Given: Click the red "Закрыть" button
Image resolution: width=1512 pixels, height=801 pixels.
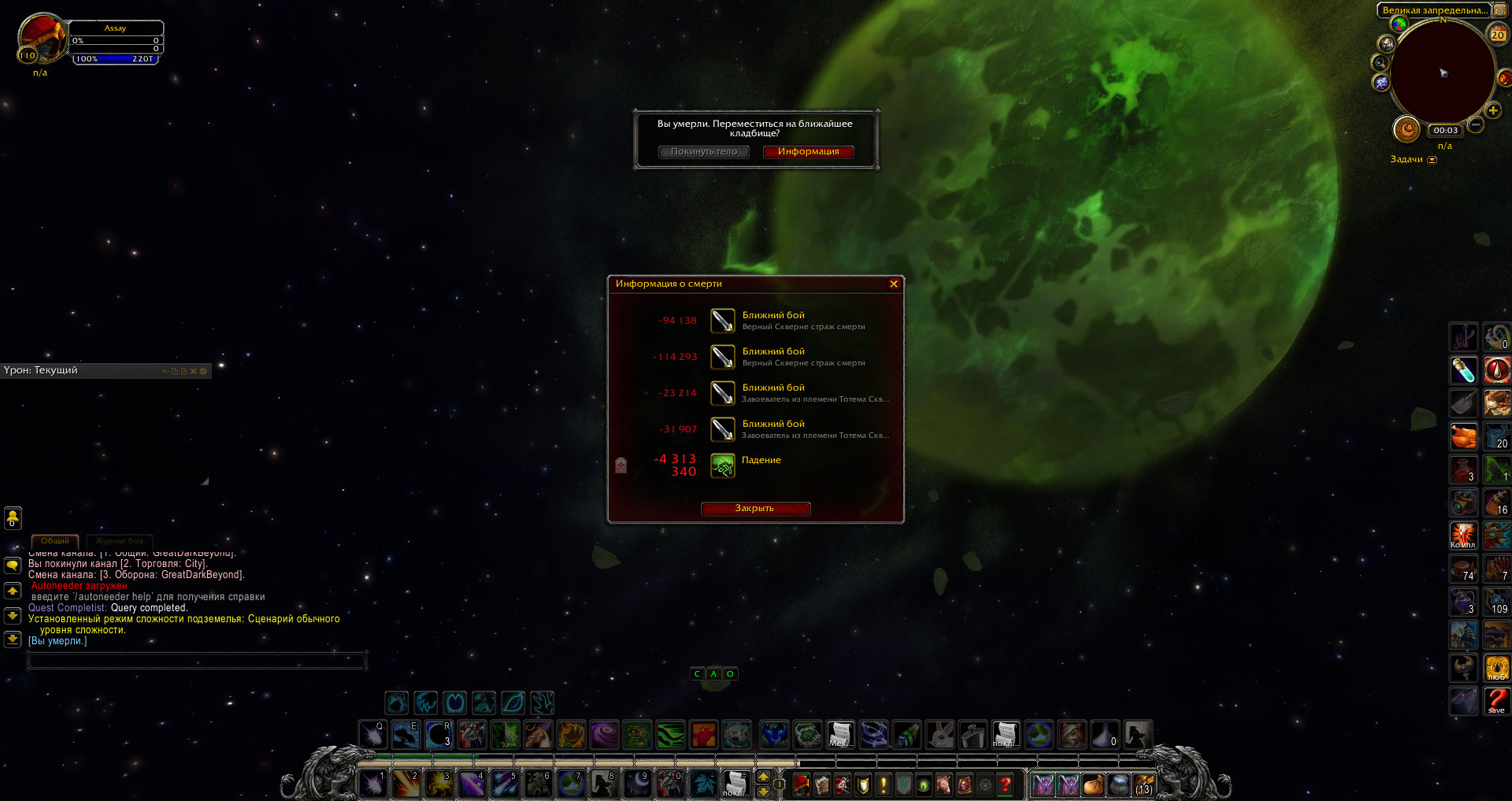Looking at the screenshot, I should 754,509.
